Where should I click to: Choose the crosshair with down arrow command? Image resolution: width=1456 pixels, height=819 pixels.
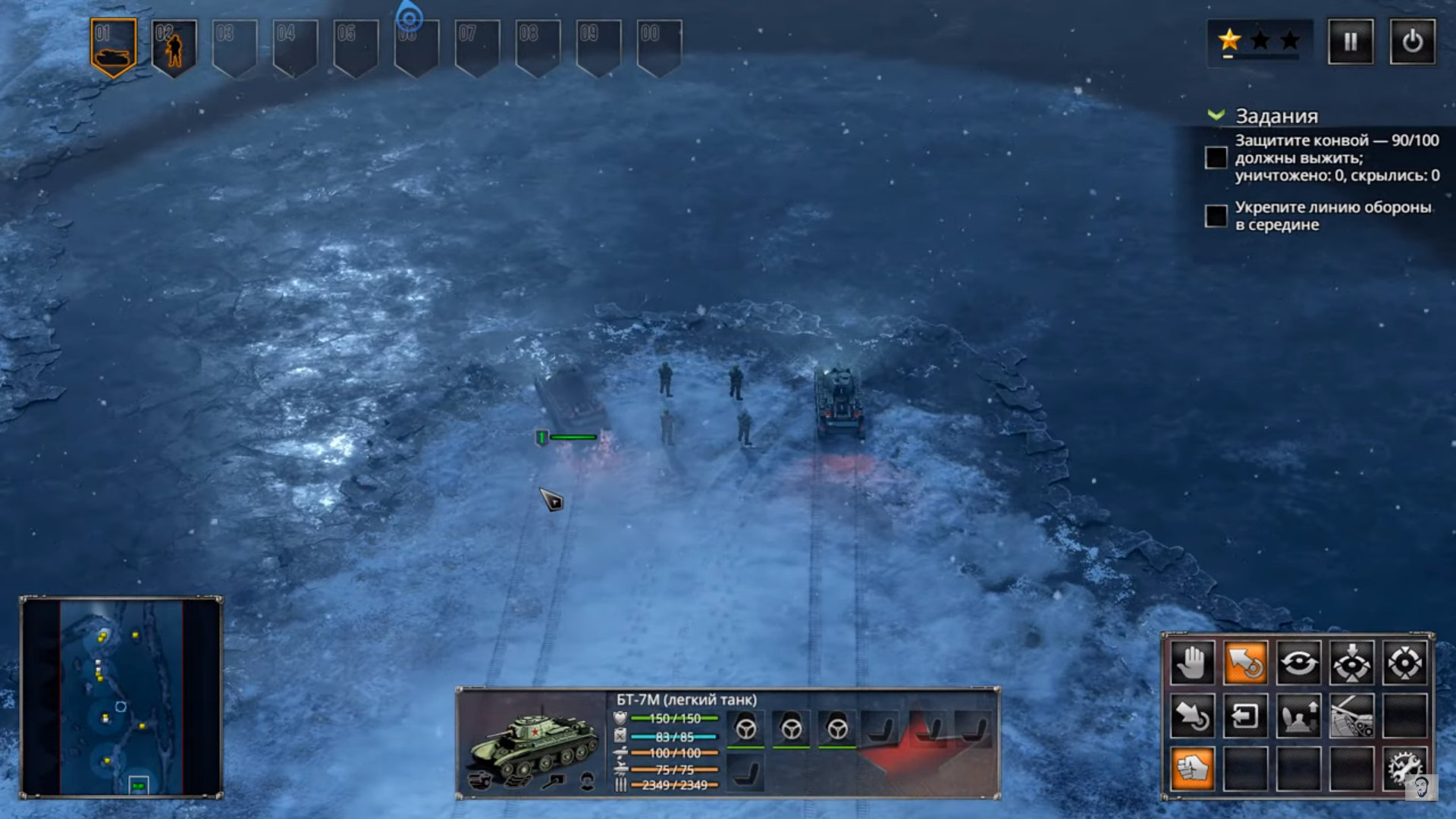coord(1351,663)
